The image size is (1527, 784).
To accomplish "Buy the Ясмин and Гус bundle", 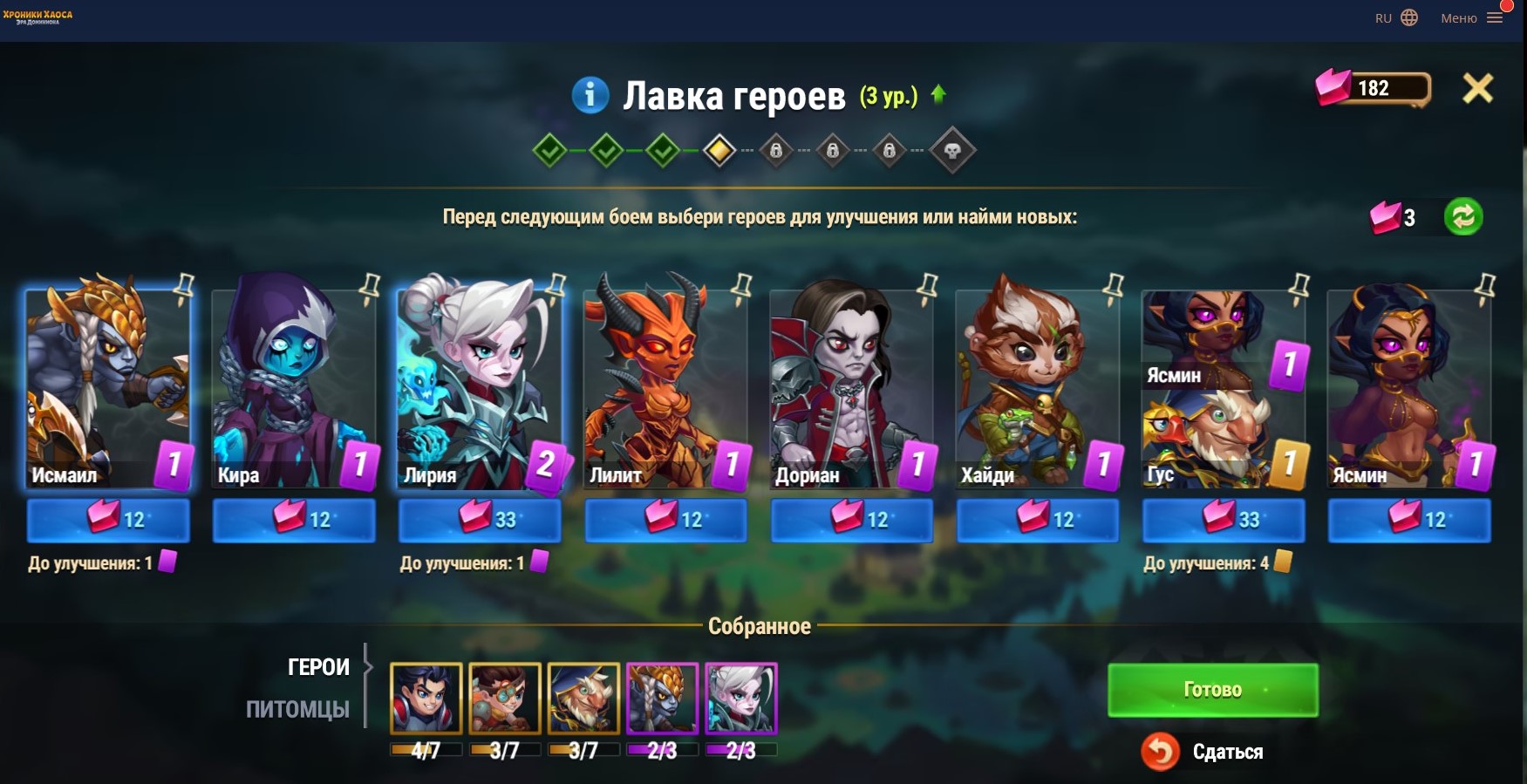I will tap(1224, 520).
